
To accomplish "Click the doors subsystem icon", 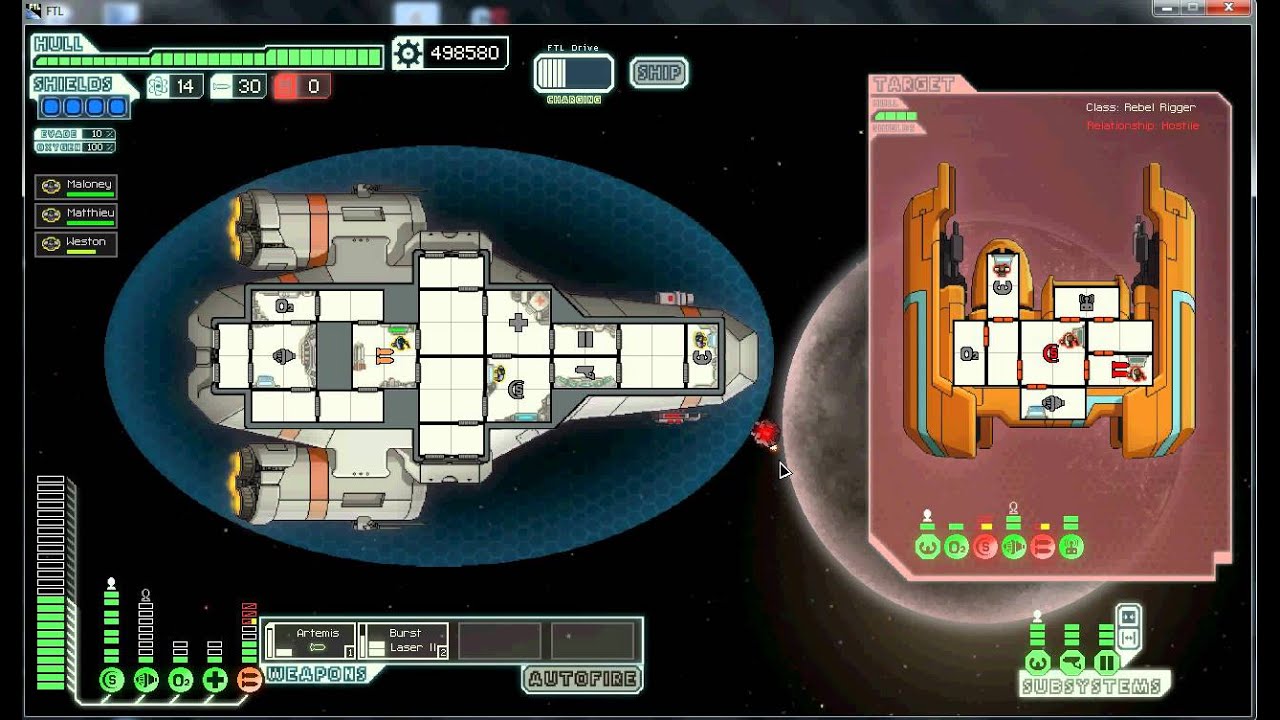I will pyautogui.click(x=1106, y=662).
